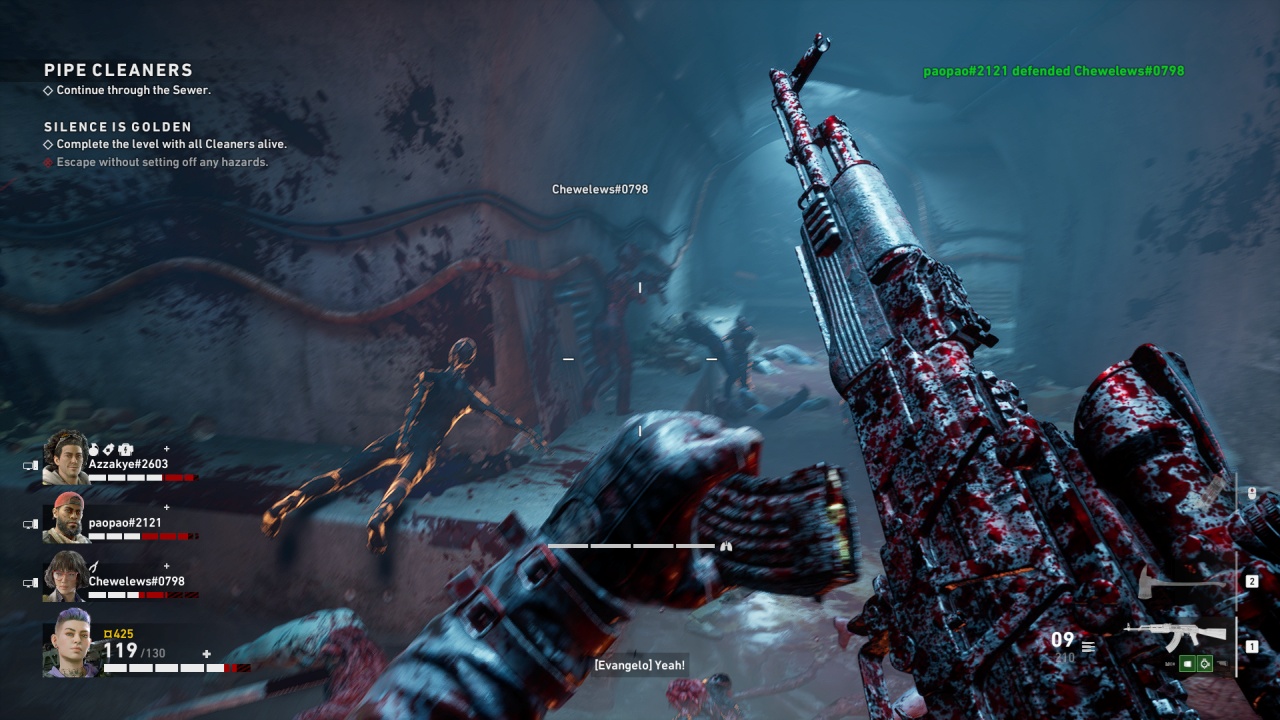
Task: Switch to the fire axe melee slot
Action: (x=1182, y=580)
